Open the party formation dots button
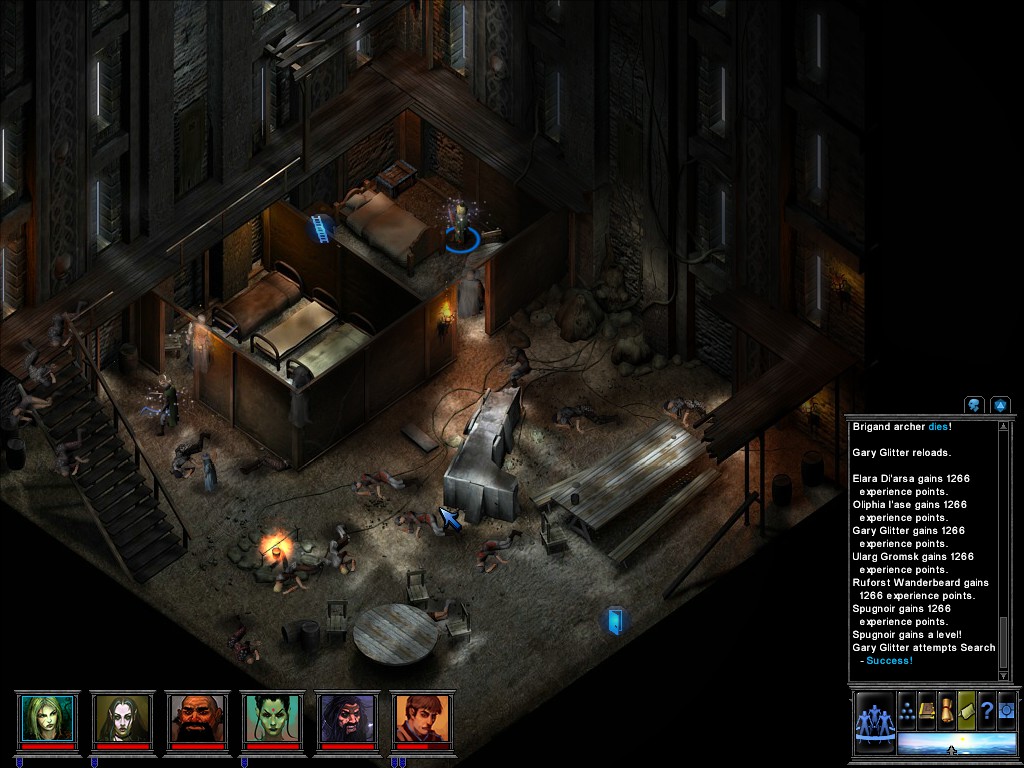 click(907, 711)
